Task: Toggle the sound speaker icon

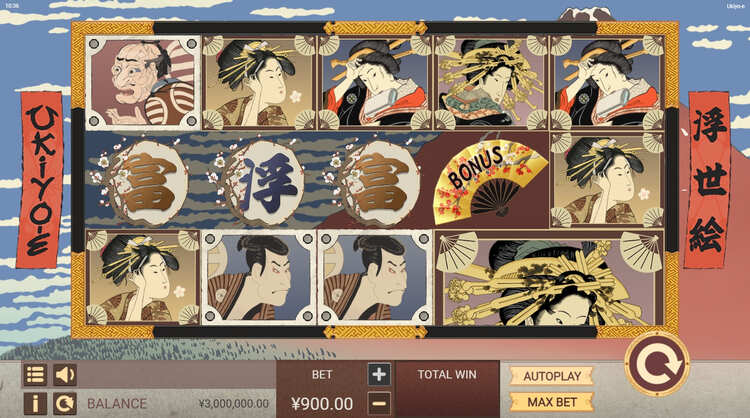Action: click(x=65, y=375)
